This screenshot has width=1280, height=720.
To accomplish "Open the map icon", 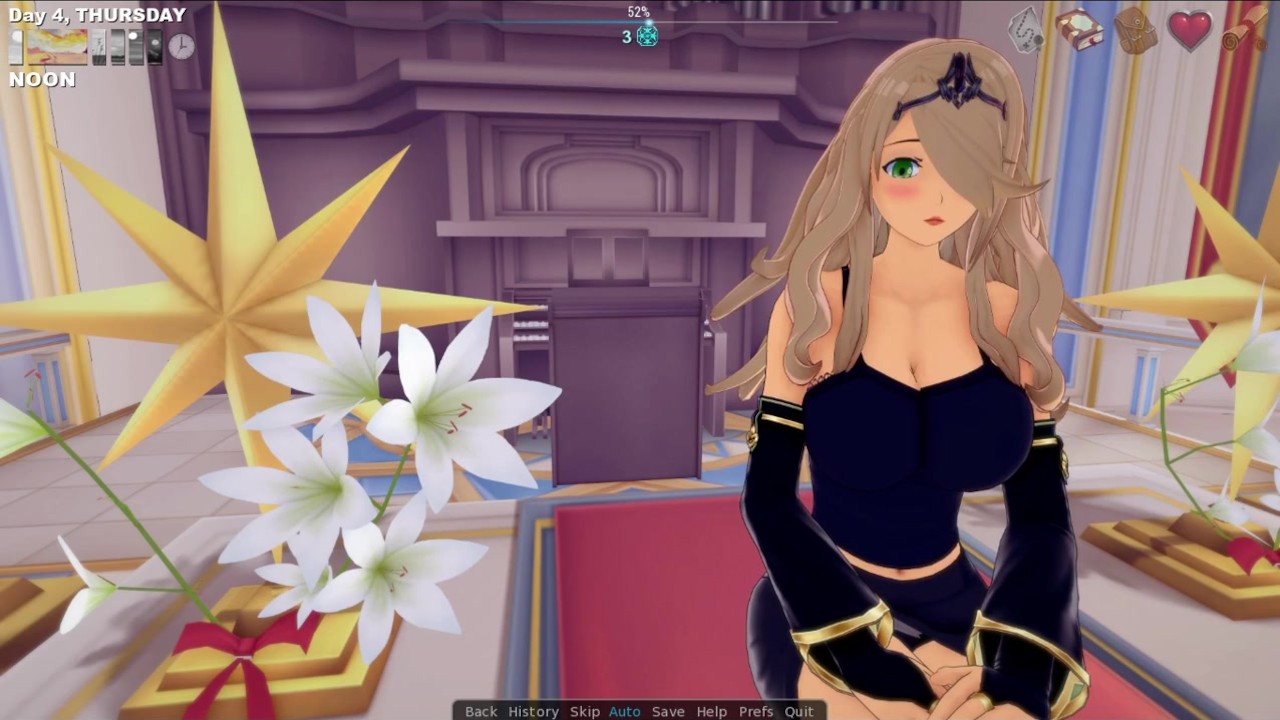I will tap(1026, 30).
